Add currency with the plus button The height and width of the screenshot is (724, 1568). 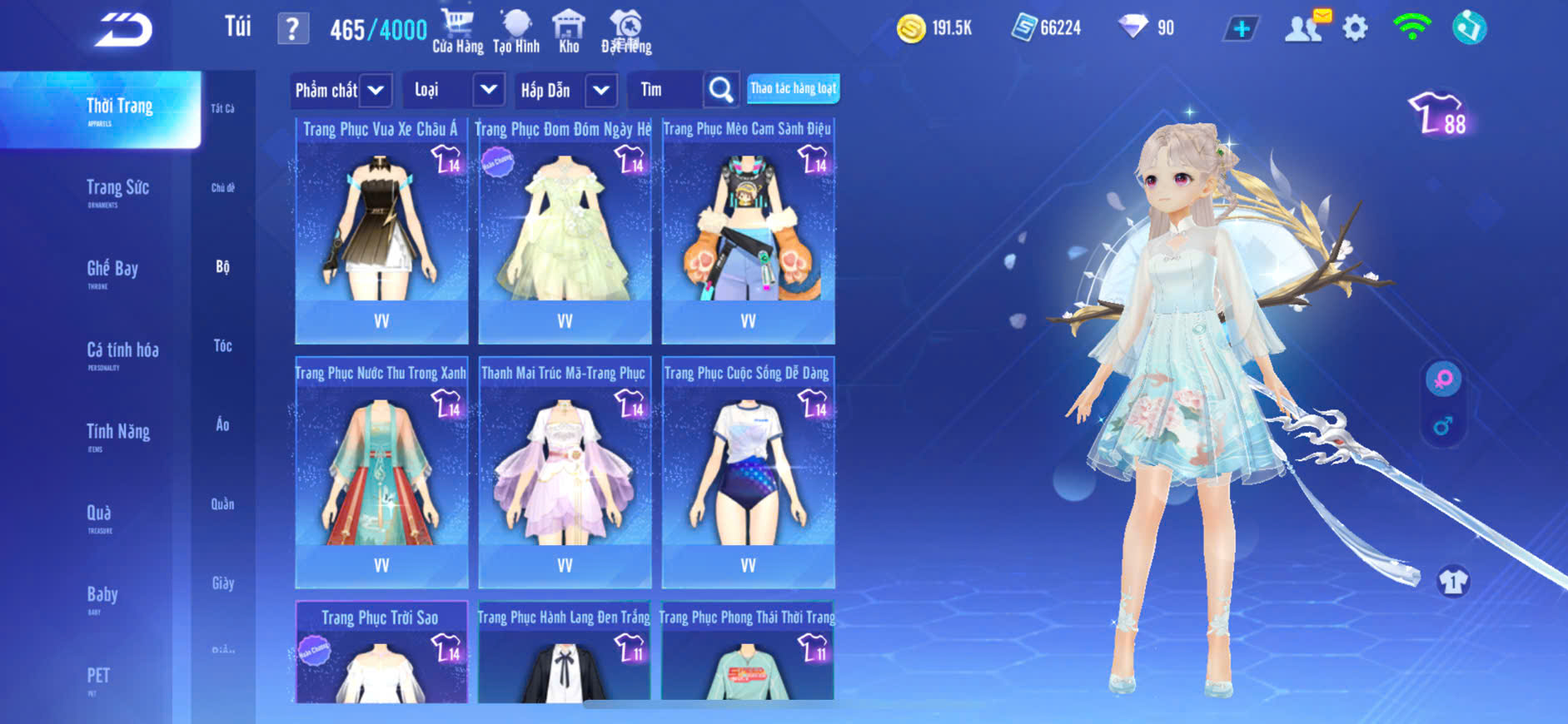1241,29
